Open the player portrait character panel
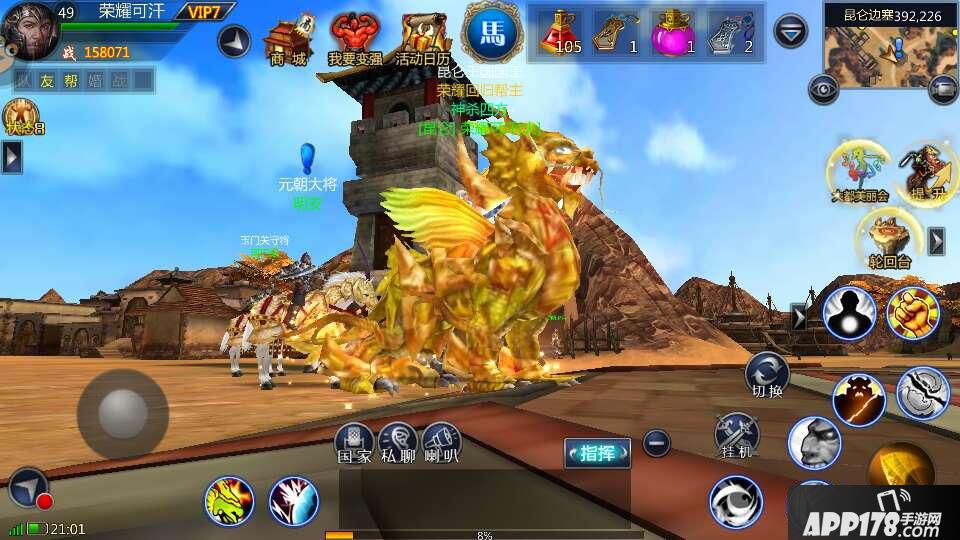The width and height of the screenshot is (960, 540). 28,30
